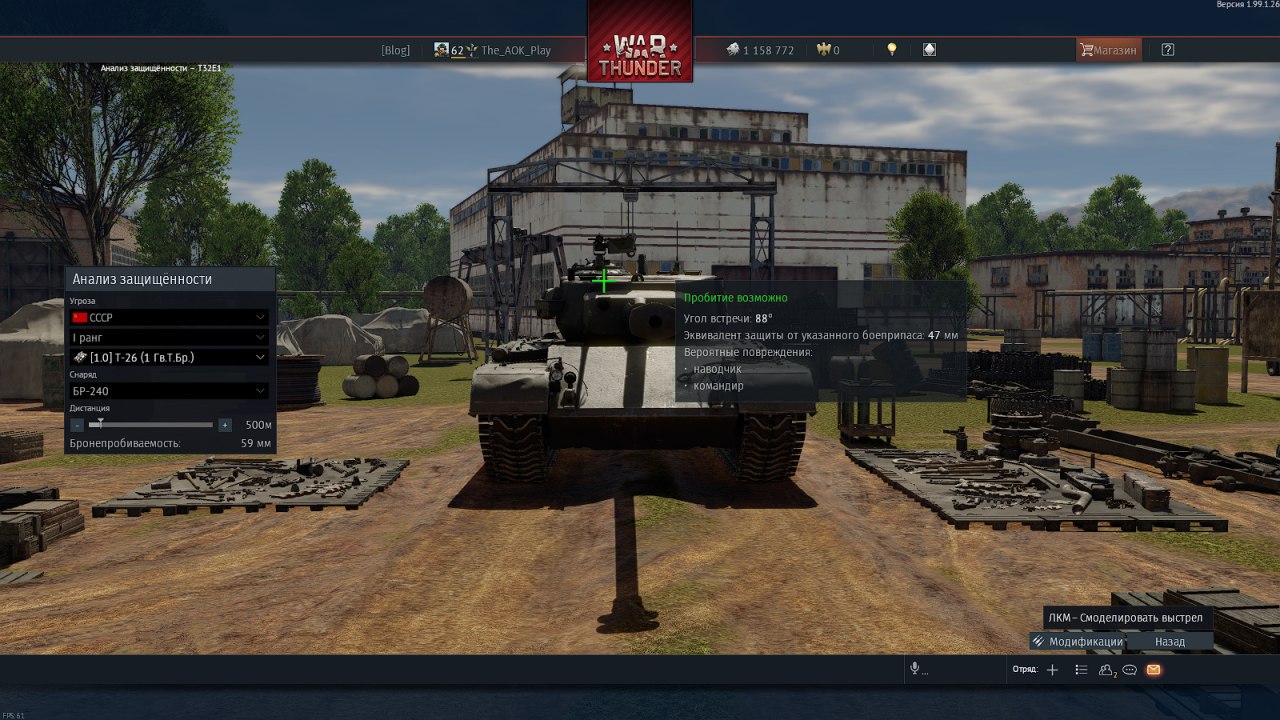Viewport: 1280px width, 720px height.
Task: Open the help question mark icon
Action: 1168,50
